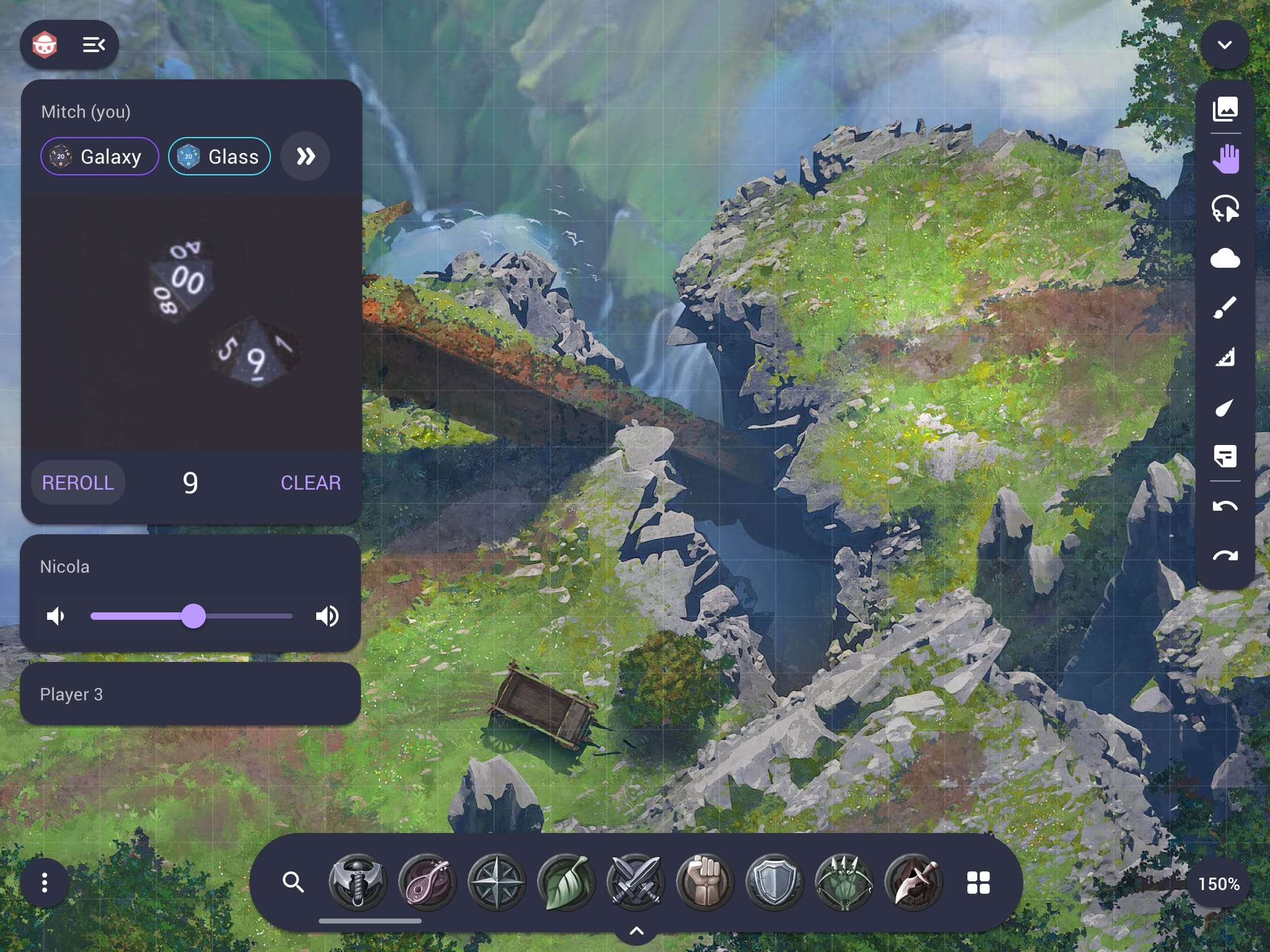1270x952 pixels.
Task: Click the red panda logo icon
Action: click(45, 45)
